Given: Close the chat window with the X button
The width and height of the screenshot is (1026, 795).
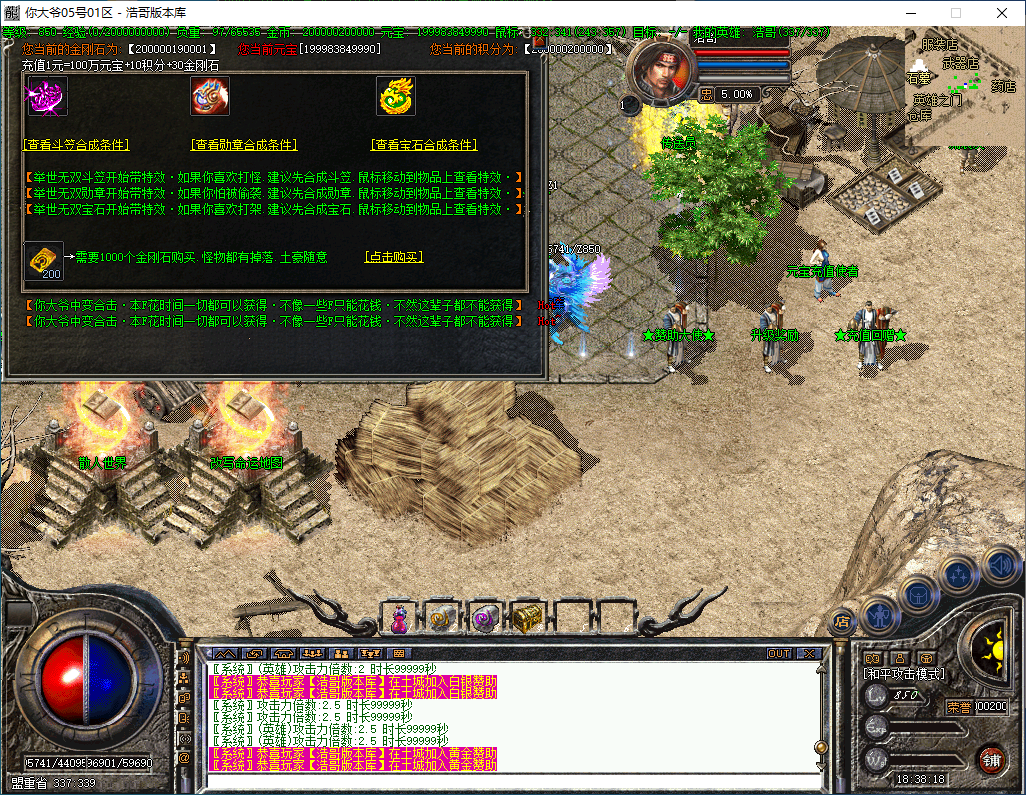Looking at the screenshot, I should coord(808,653).
